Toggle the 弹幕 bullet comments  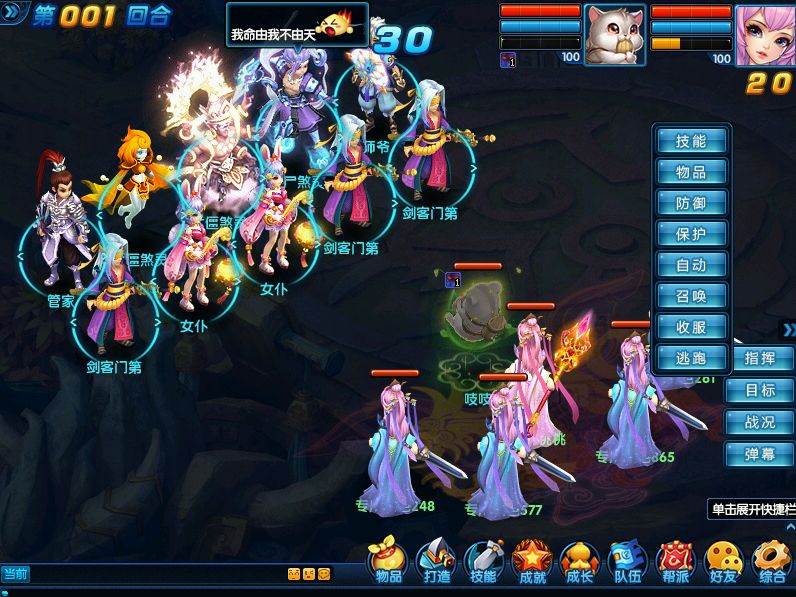760,455
